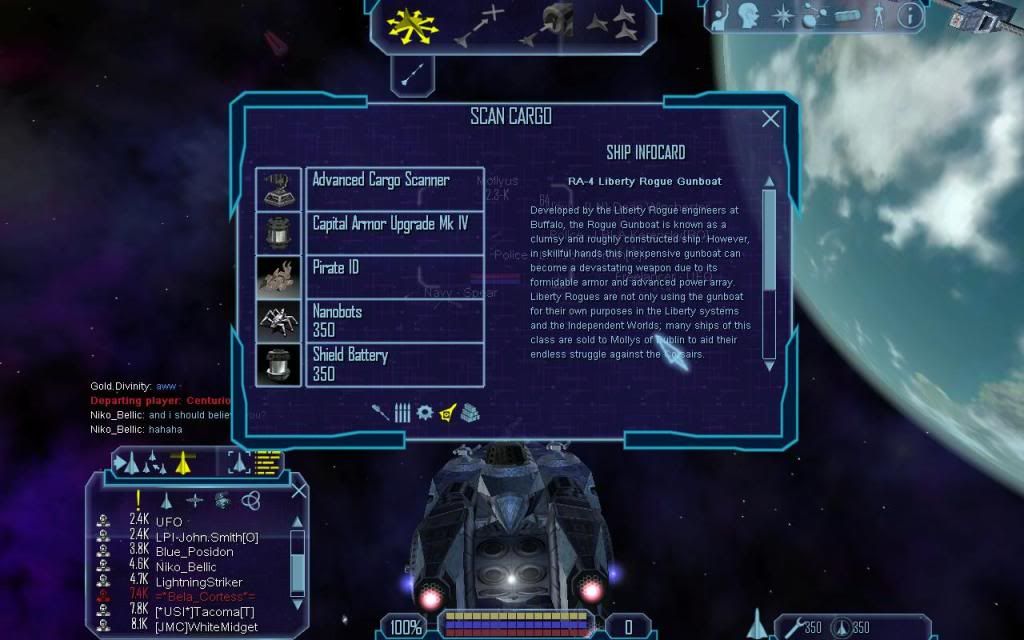1024x640 pixels.
Task: Open the compass star navigation map icon
Action: (x=782, y=16)
